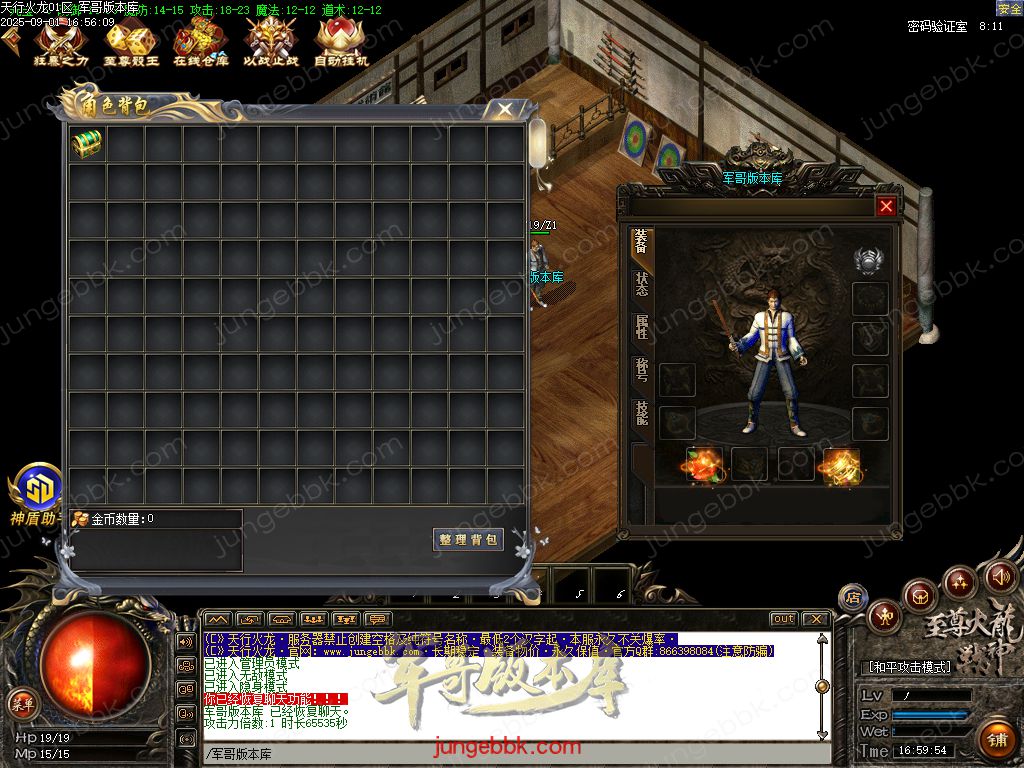This screenshot has width=1024, height=768.
Task: Click the 整理背包 sort bag button
Action: coord(468,540)
